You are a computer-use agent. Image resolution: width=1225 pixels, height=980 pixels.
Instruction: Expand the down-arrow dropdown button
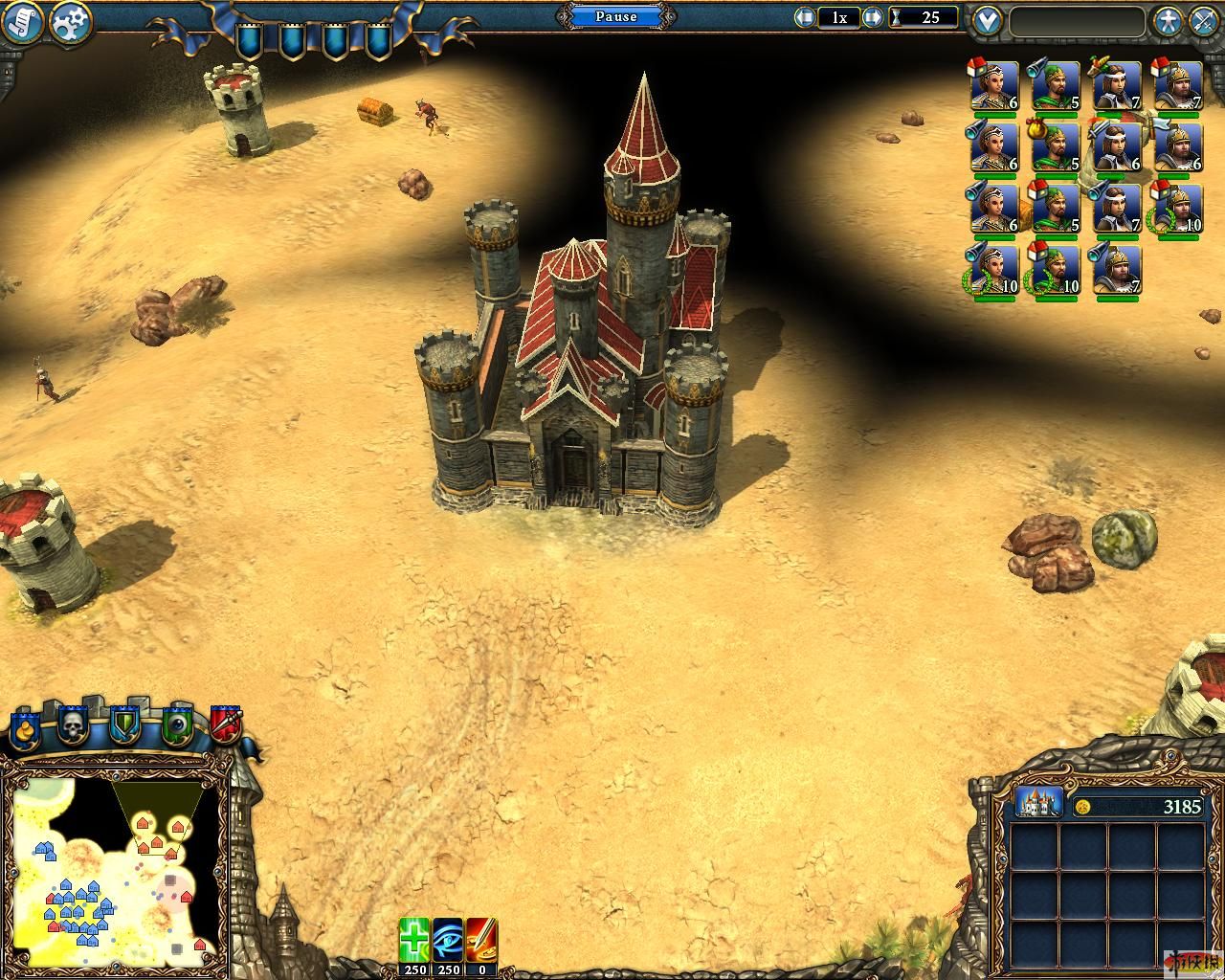[986, 20]
